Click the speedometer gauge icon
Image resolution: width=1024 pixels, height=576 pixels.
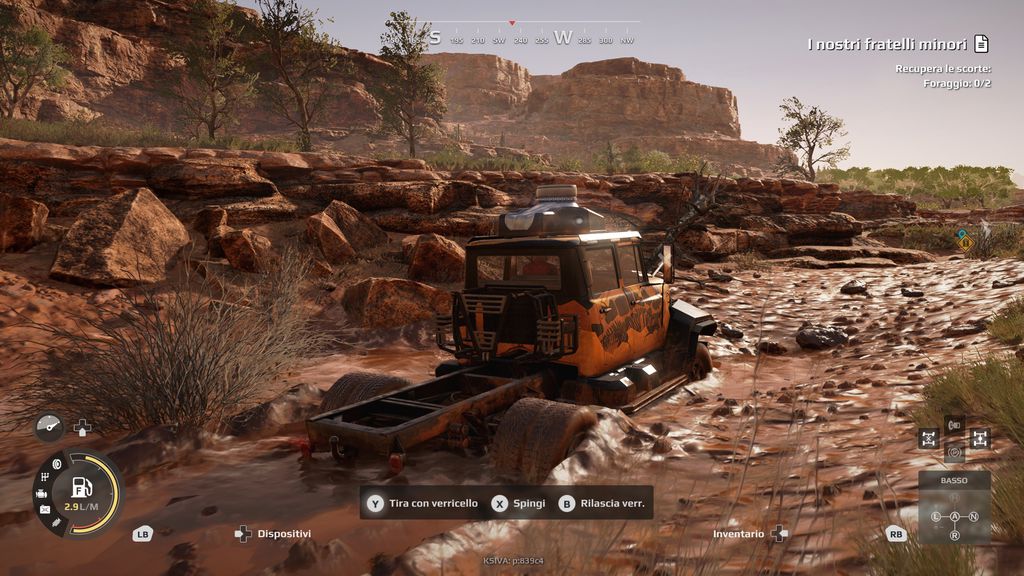click(48, 427)
